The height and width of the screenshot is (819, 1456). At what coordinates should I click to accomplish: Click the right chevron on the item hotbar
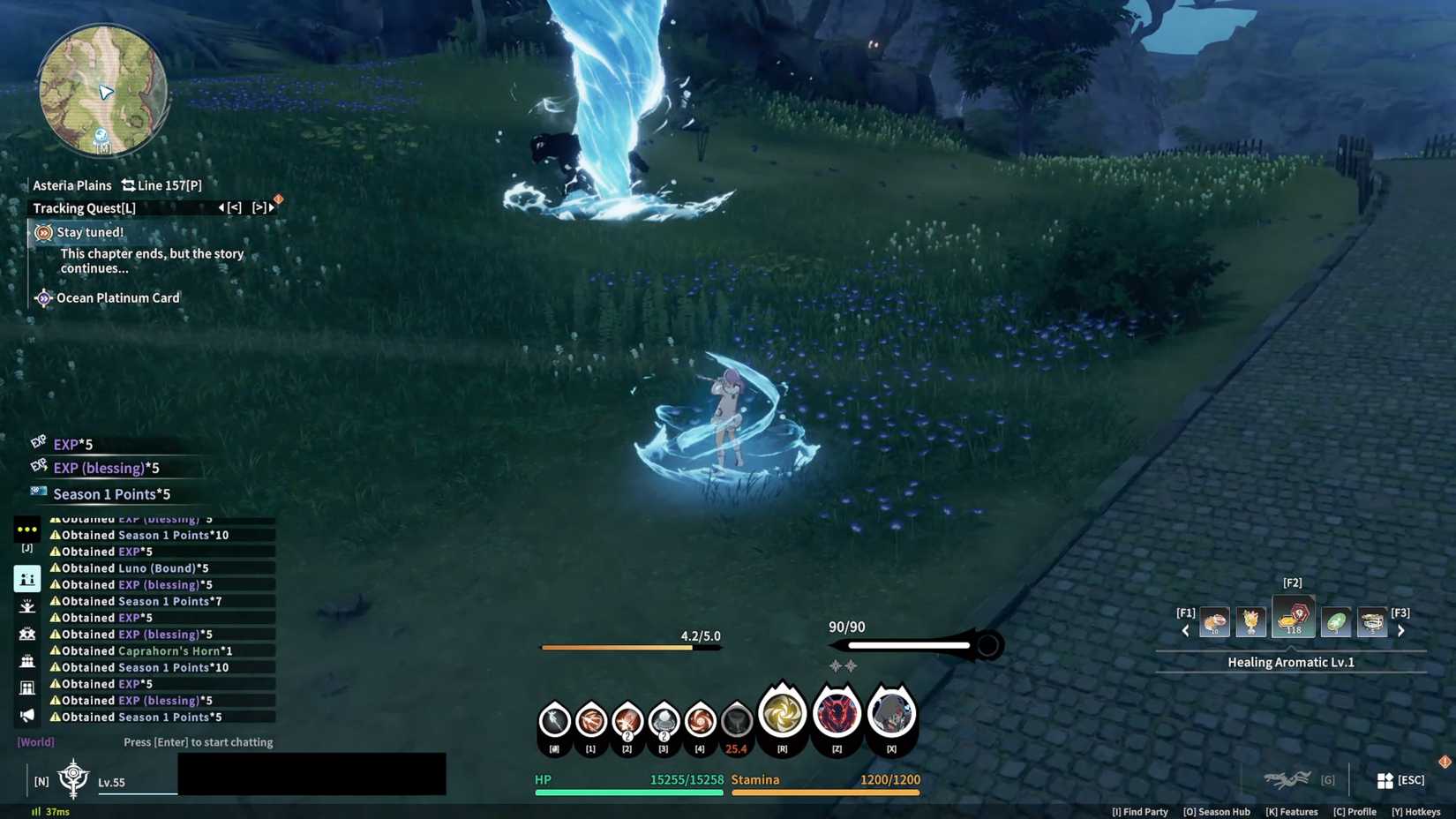click(x=1402, y=629)
